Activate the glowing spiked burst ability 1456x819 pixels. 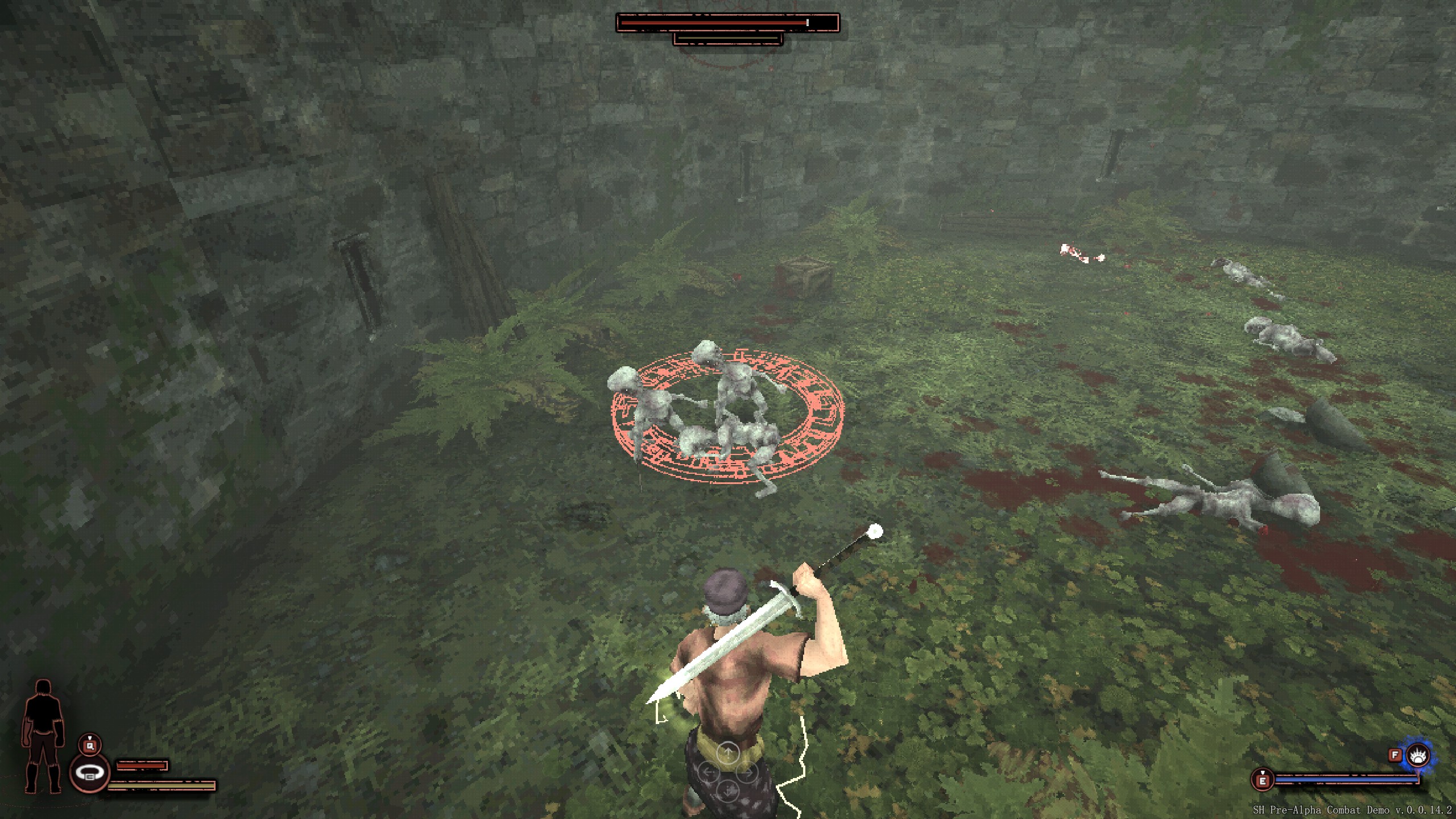(x=1418, y=756)
